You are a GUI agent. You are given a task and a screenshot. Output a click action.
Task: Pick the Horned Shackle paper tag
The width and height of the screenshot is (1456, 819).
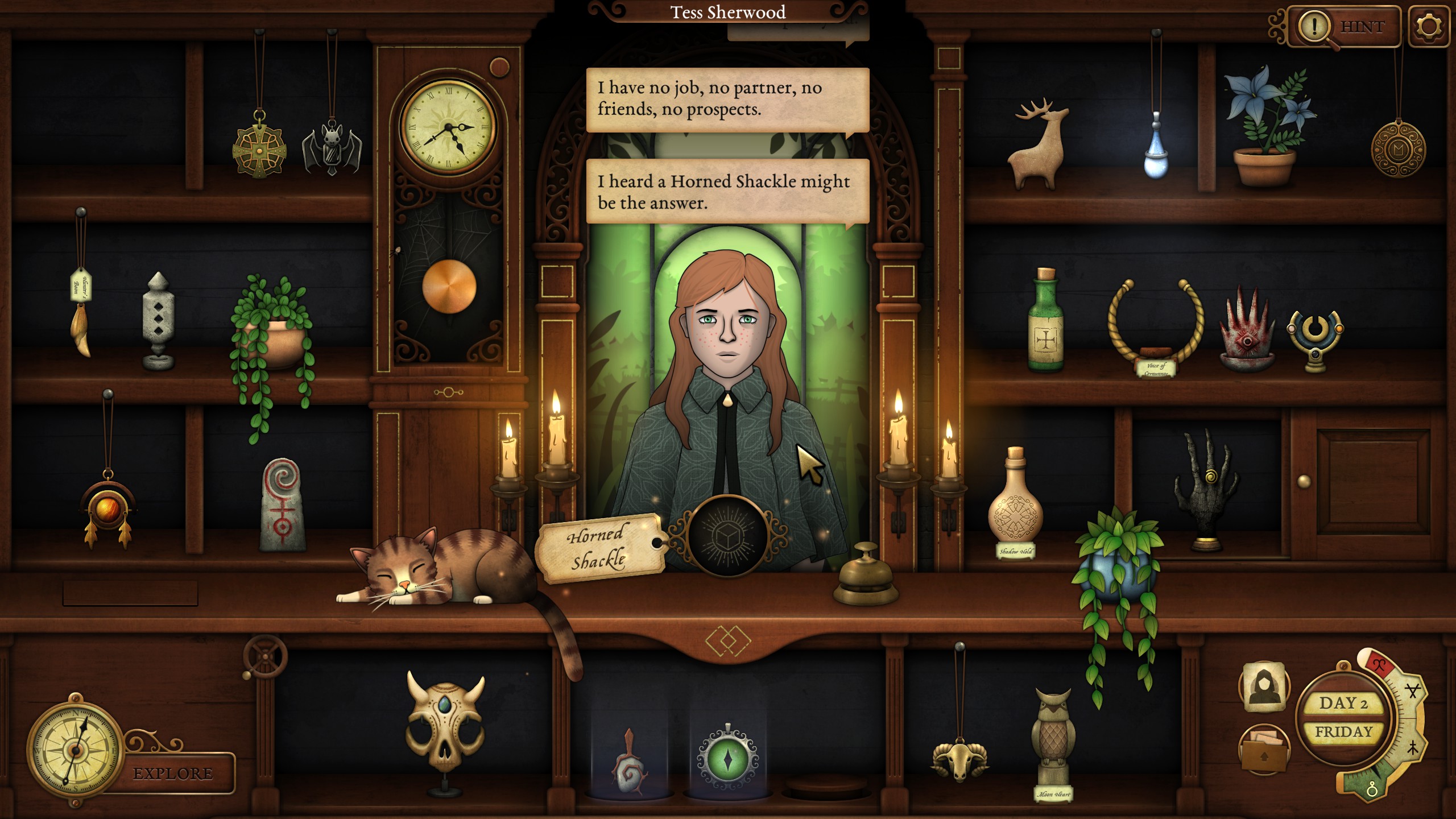[x=598, y=548]
